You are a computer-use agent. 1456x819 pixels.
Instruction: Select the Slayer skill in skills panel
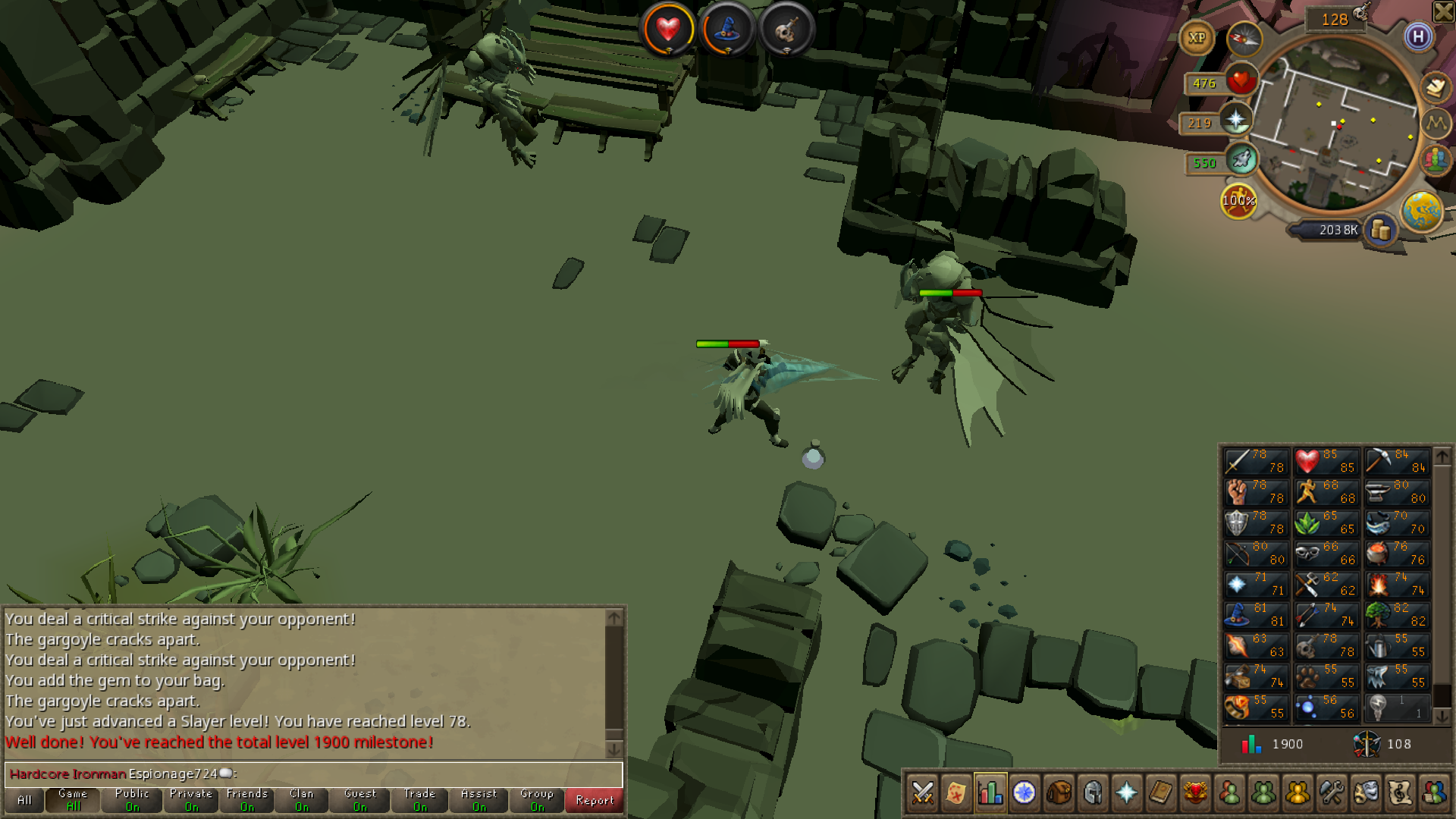coord(1326,646)
